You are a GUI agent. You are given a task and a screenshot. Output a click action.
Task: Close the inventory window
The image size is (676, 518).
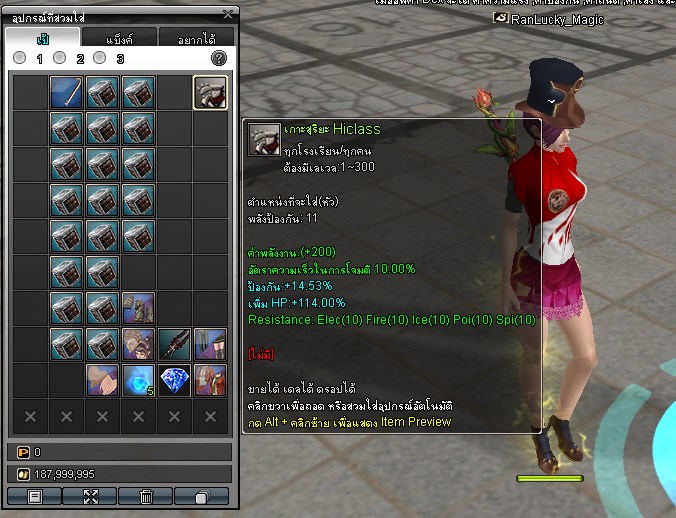point(228,14)
